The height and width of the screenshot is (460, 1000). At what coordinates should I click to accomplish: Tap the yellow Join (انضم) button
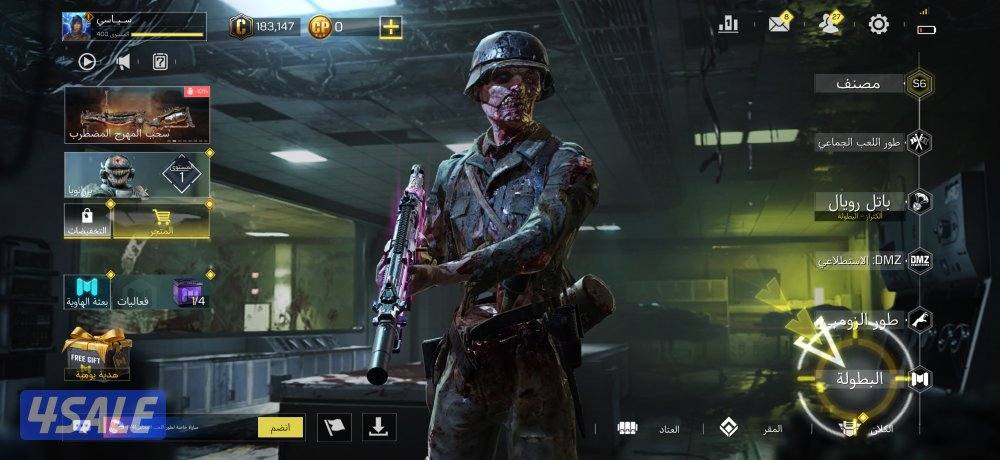(x=281, y=427)
